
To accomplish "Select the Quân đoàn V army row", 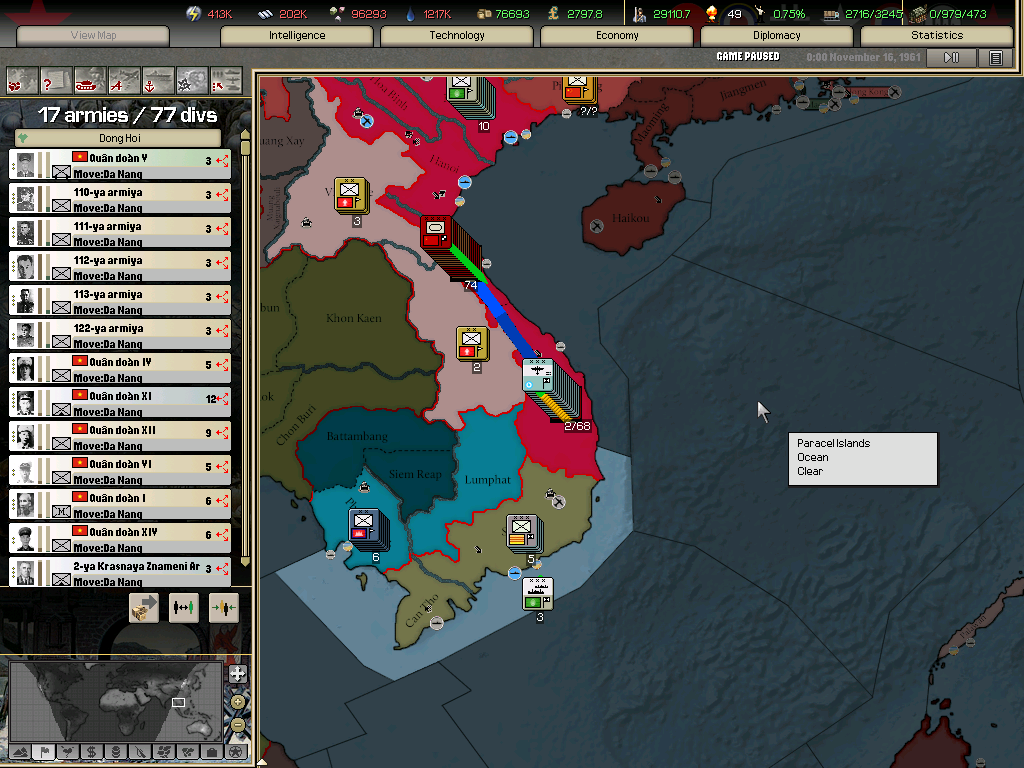I will point(120,165).
